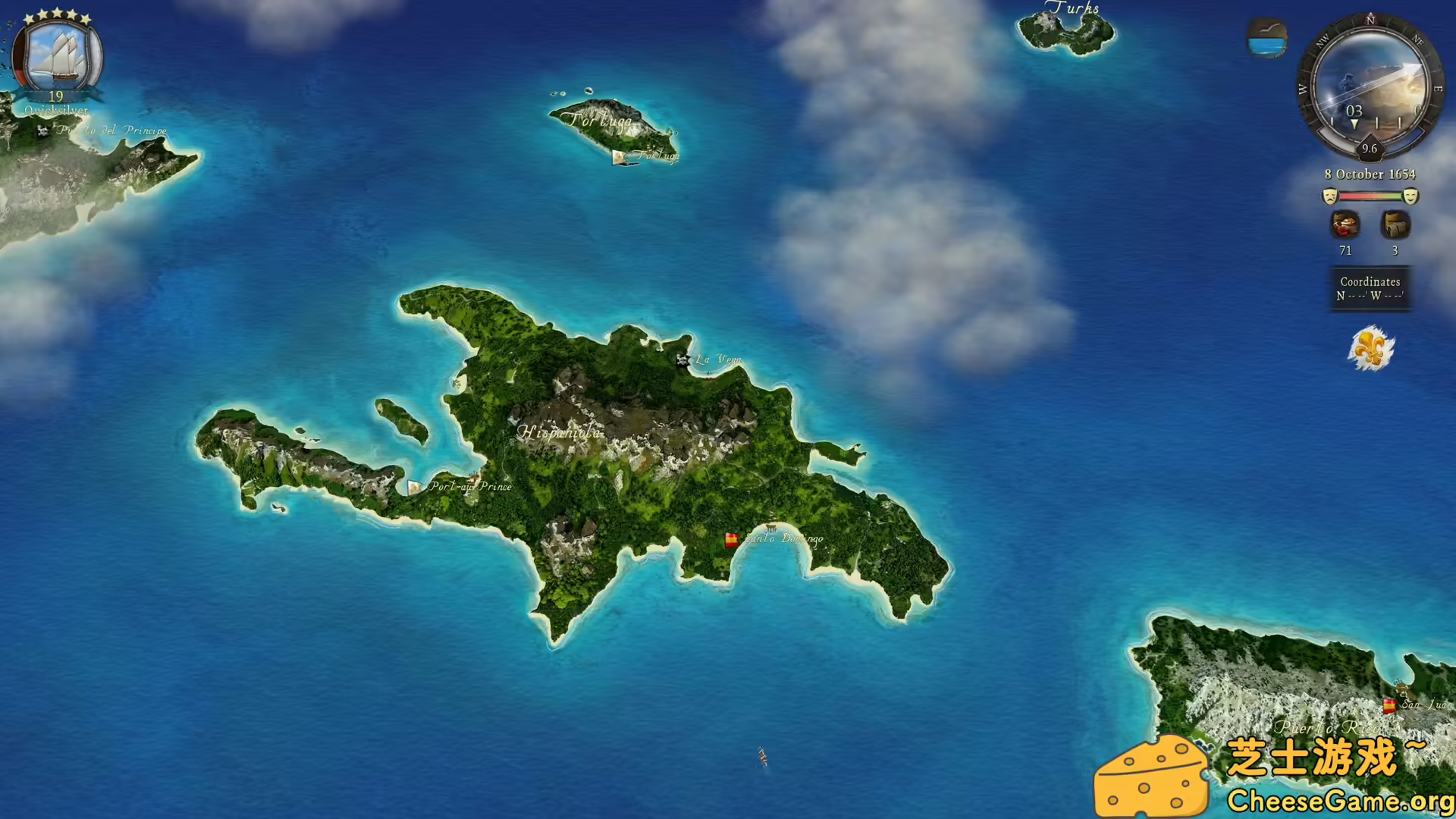This screenshot has height=819, width=1456.
Task: Click the sad theater mask icon
Action: tap(1329, 196)
